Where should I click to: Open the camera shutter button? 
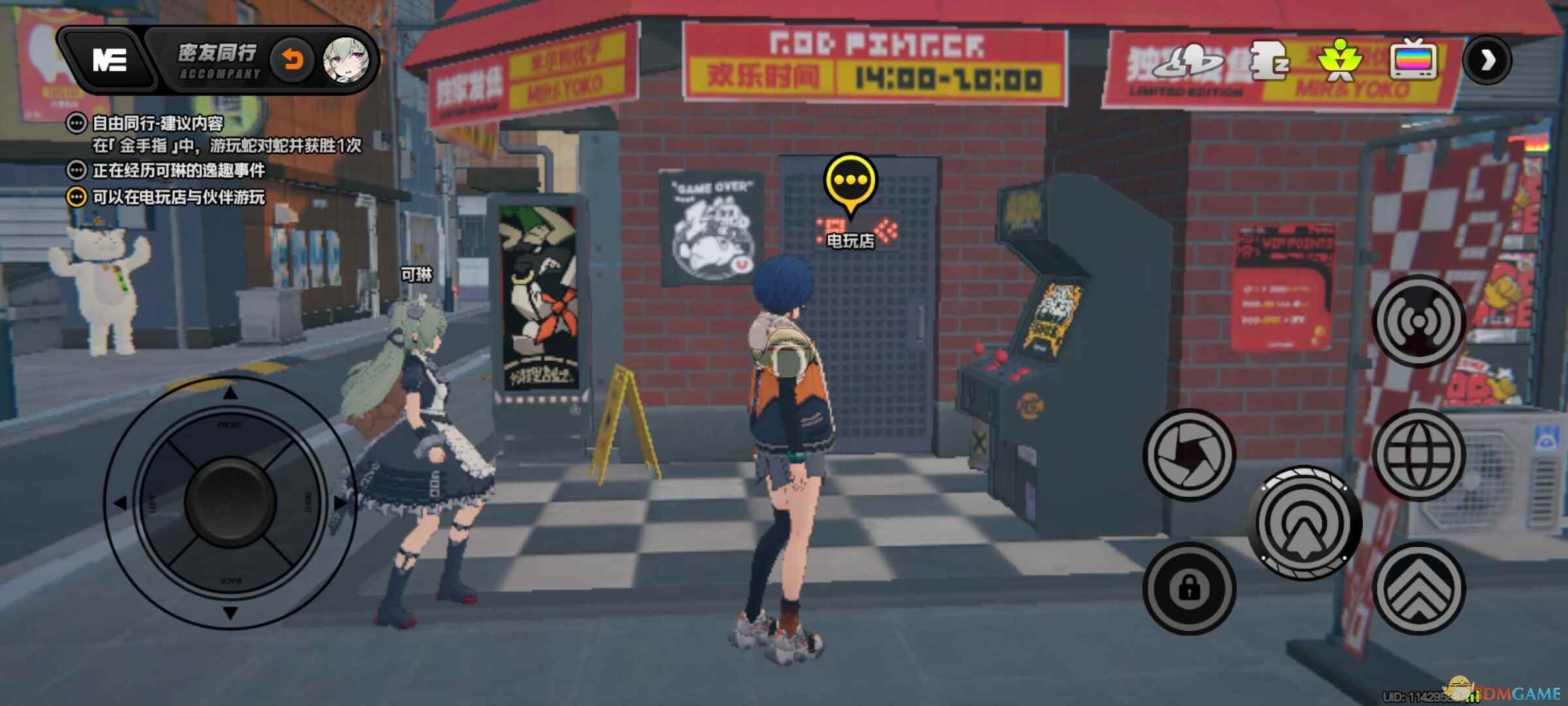1189,454
